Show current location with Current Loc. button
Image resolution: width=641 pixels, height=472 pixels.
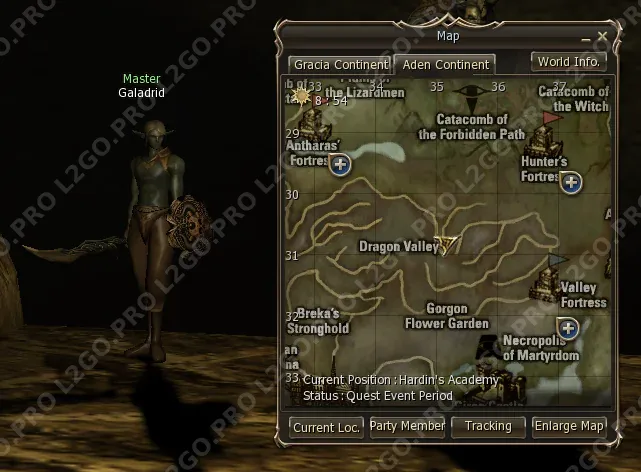pyautogui.click(x=326, y=427)
